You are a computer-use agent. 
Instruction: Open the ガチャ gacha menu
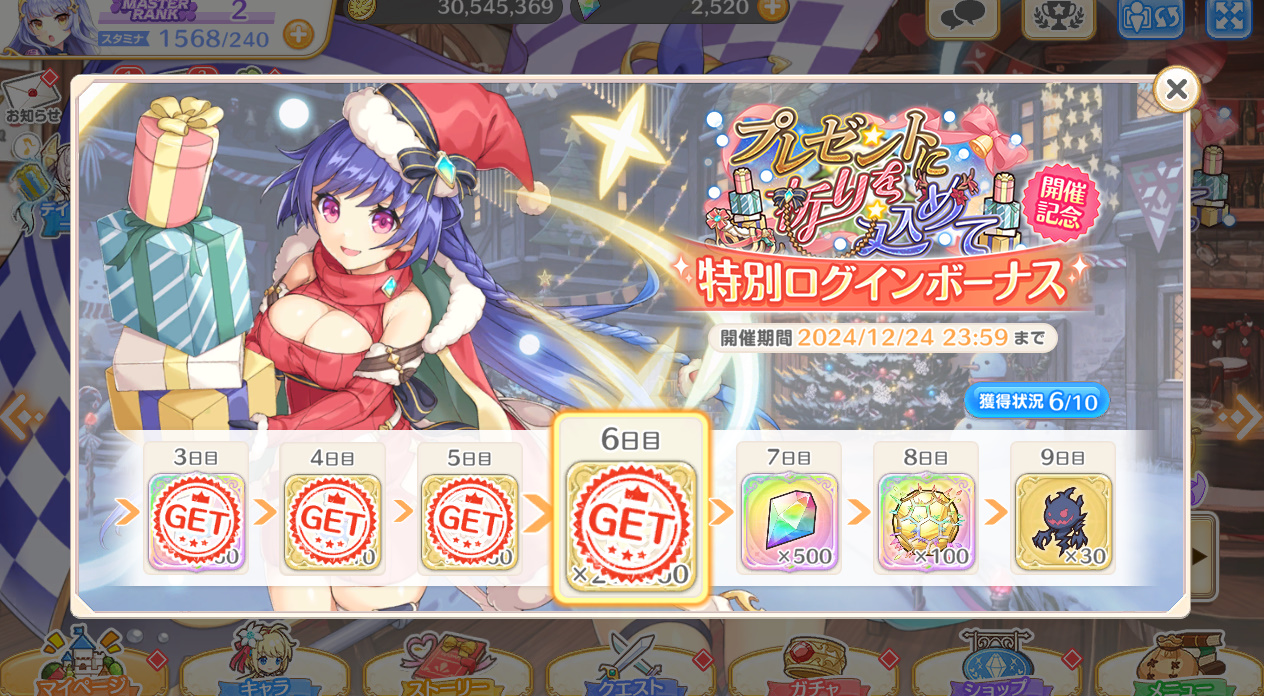pos(815,665)
